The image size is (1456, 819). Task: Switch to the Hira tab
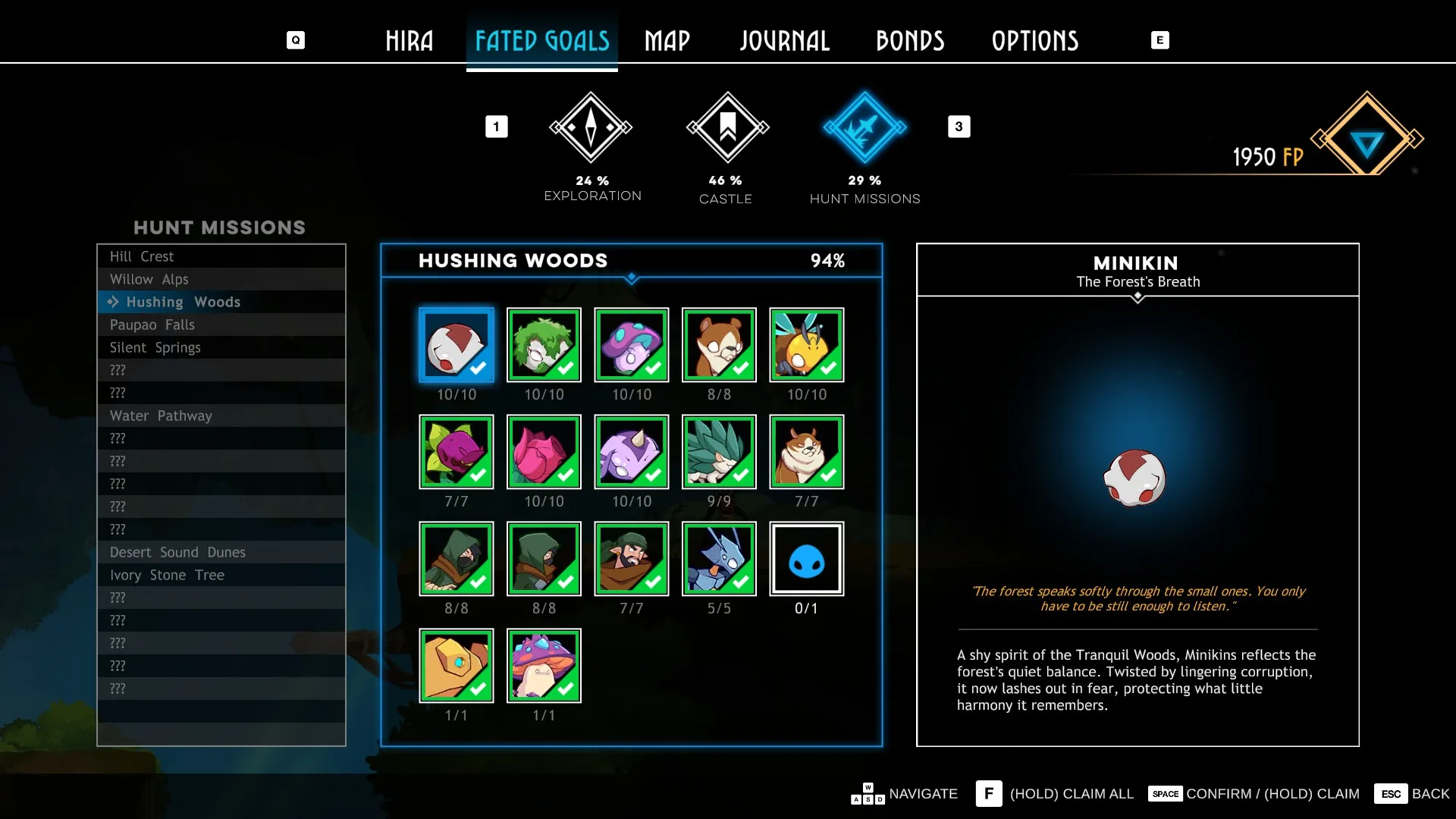point(409,41)
